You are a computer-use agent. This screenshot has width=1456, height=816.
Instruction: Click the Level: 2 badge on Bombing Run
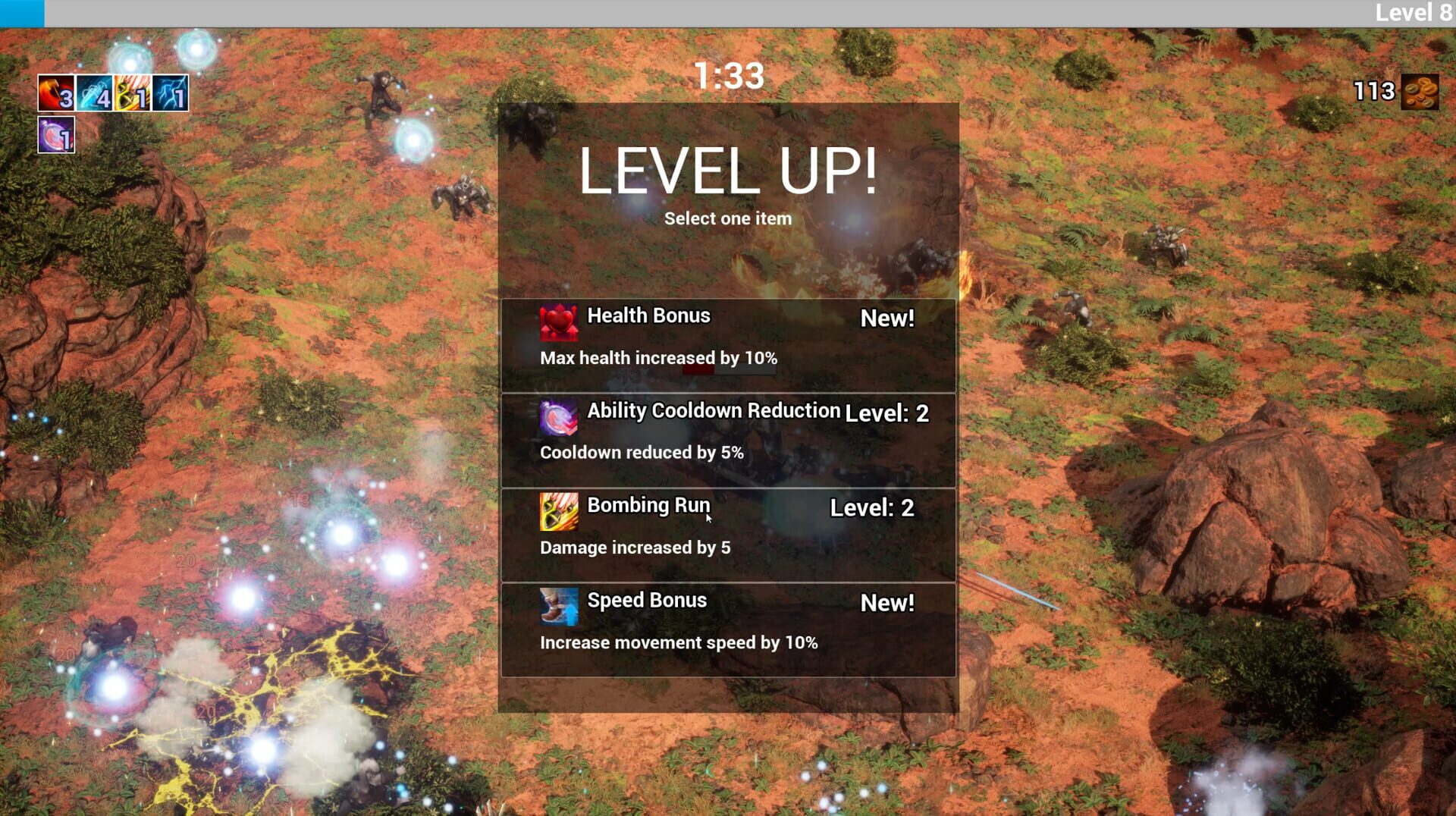(874, 508)
